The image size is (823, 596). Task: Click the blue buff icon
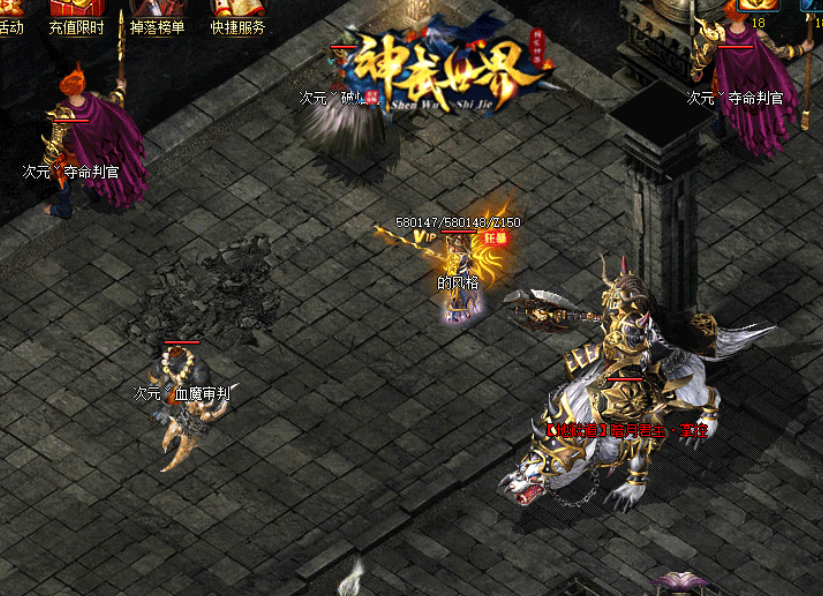(814, 5)
